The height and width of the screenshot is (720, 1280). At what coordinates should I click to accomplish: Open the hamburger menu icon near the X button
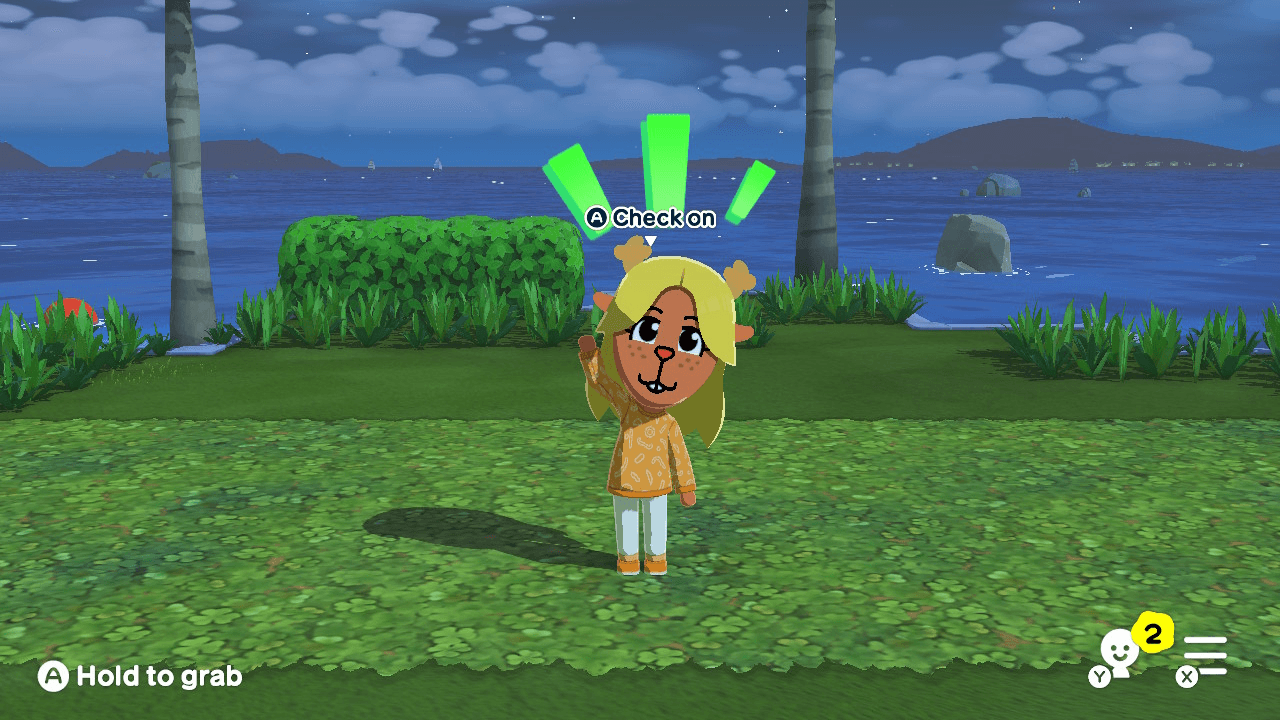(x=1207, y=653)
